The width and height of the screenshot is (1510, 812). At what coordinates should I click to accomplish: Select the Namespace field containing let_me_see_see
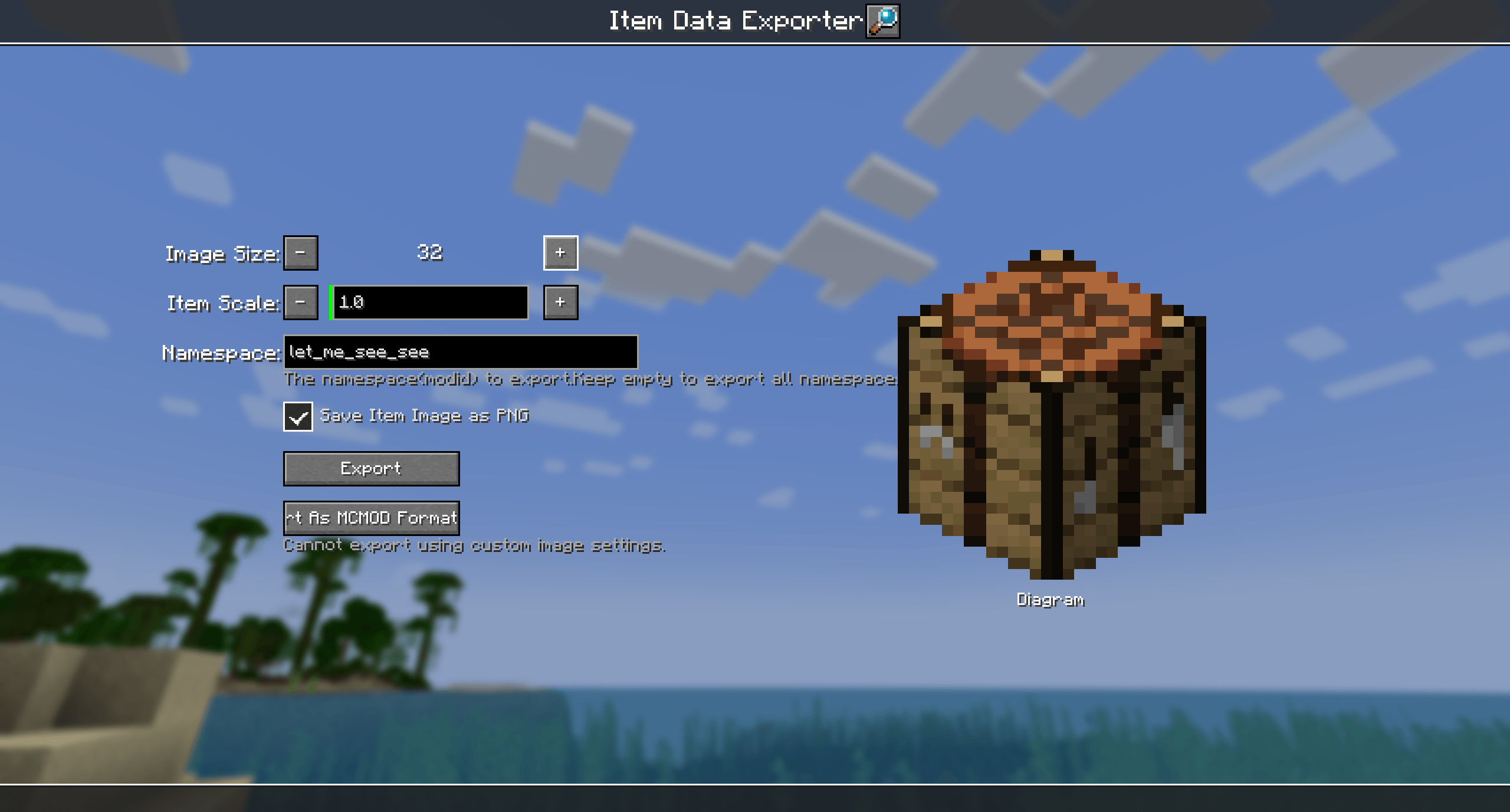coord(460,352)
